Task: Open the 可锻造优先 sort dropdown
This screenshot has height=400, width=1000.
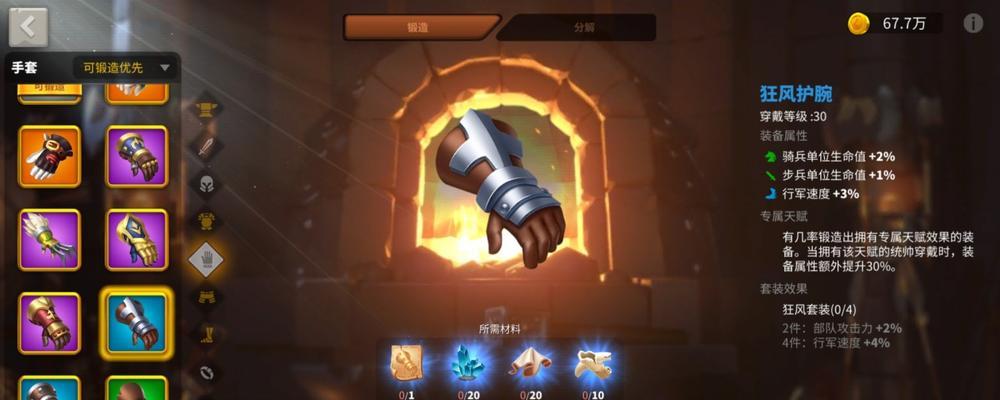Action: (126, 68)
